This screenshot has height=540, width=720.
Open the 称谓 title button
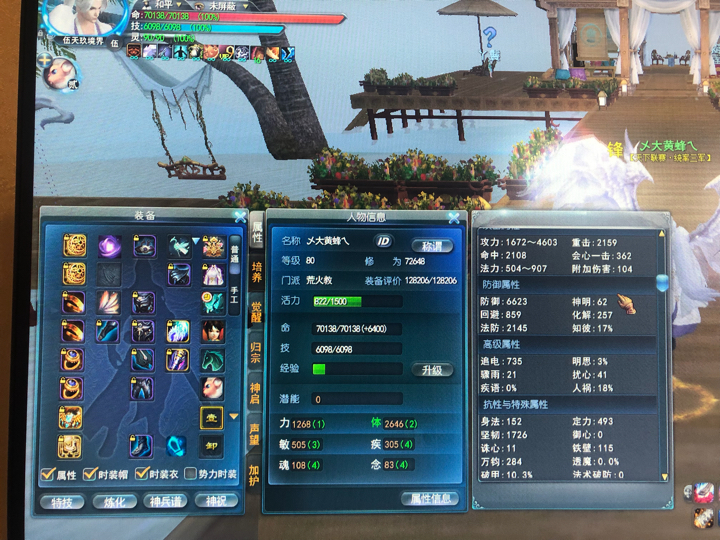[x=432, y=245]
